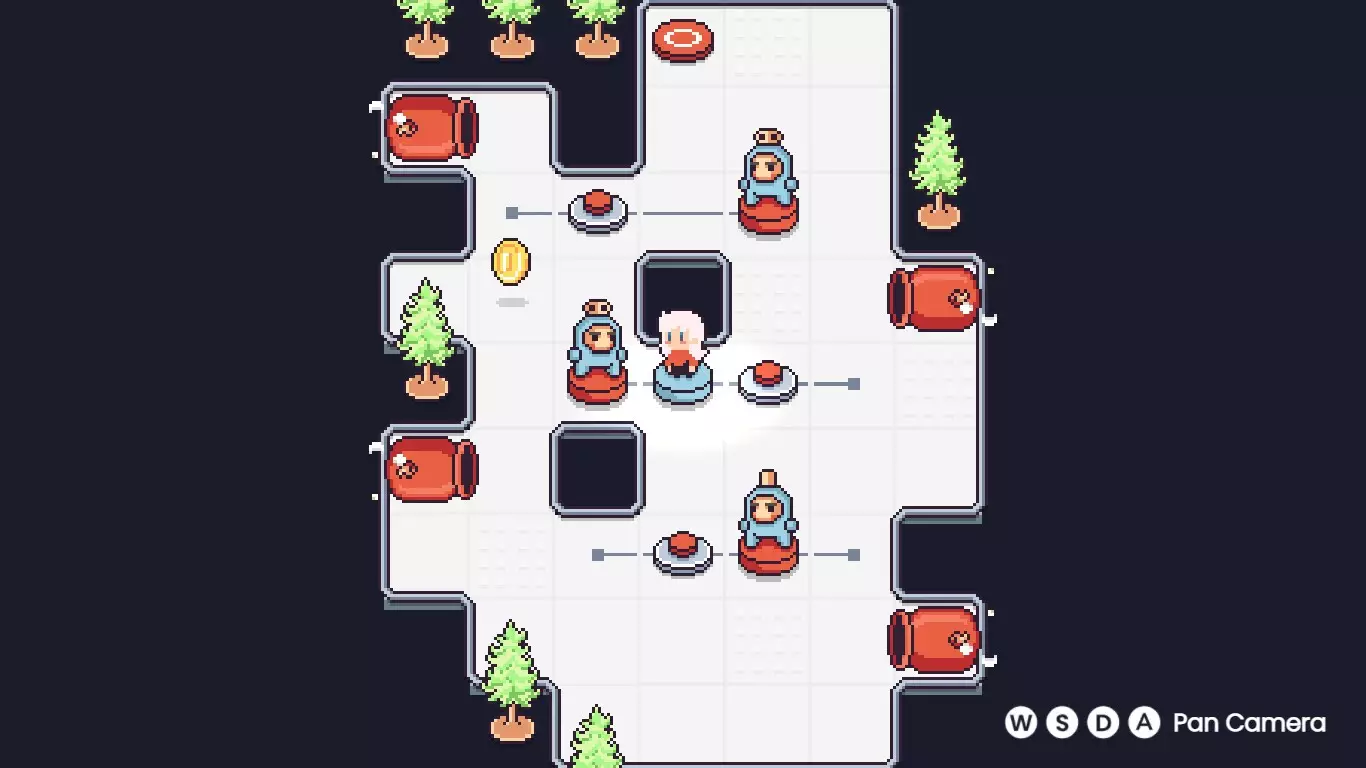
Task: Click the red circular goal pad
Action: point(682,40)
